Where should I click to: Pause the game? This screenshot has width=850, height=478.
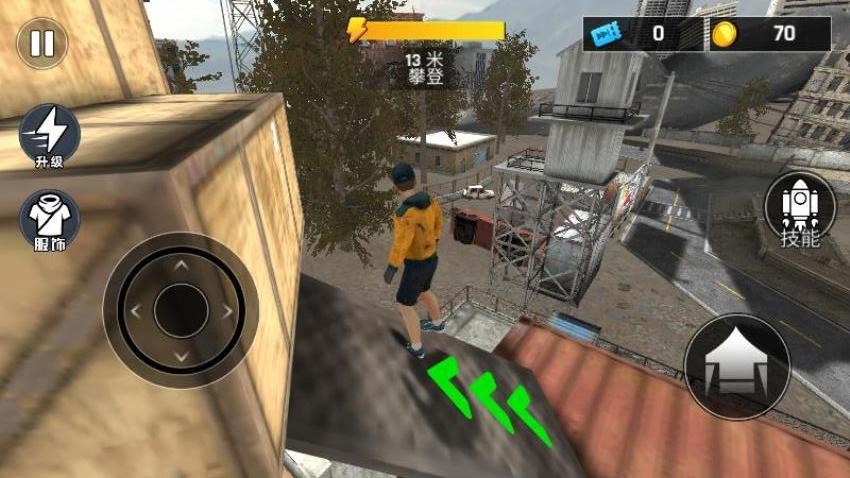pyautogui.click(x=42, y=43)
